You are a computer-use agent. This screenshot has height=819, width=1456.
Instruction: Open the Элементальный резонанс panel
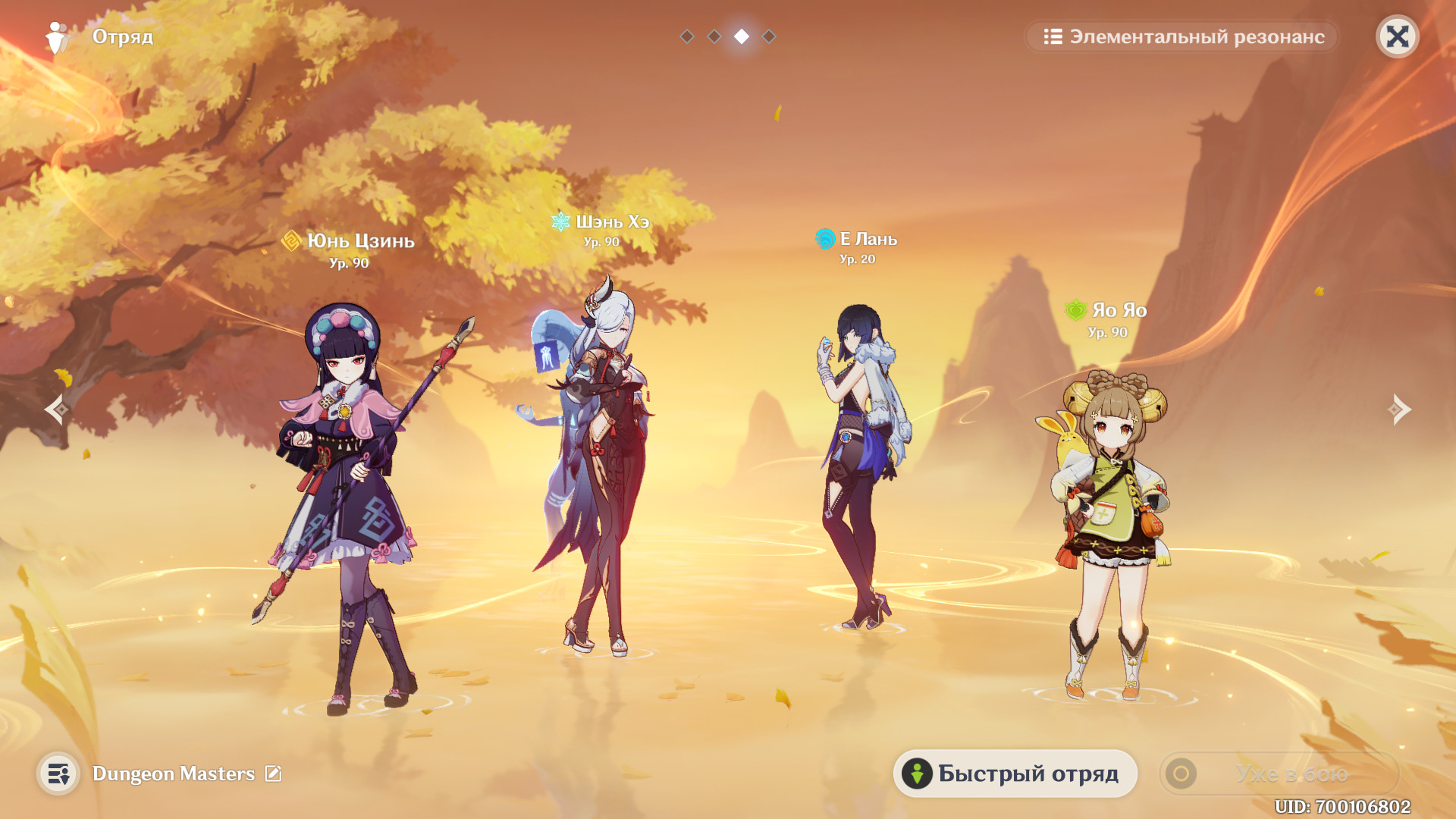(x=1183, y=36)
